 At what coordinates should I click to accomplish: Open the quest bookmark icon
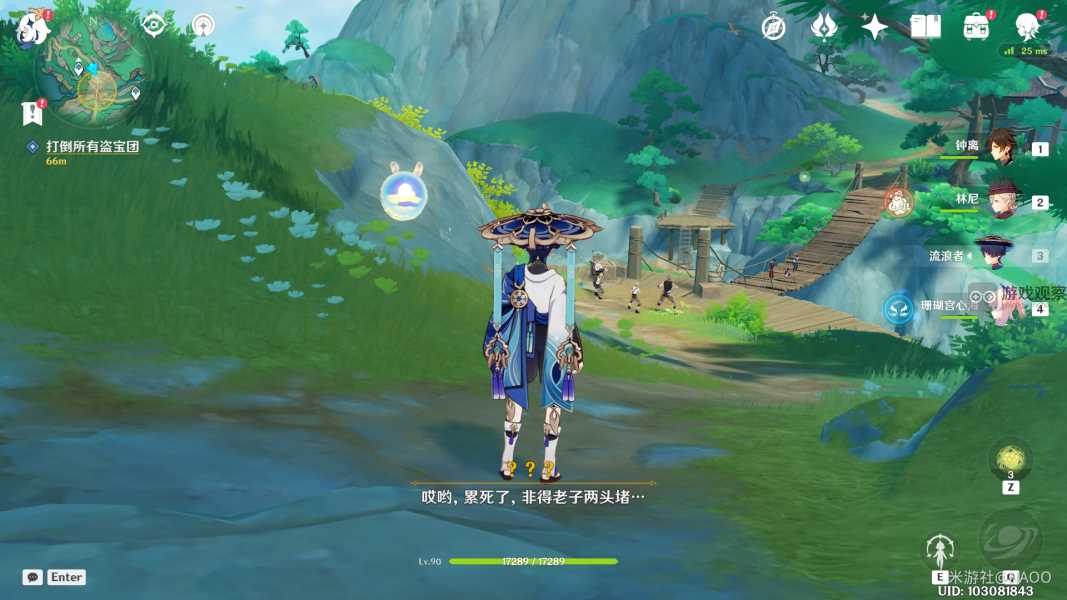32,112
